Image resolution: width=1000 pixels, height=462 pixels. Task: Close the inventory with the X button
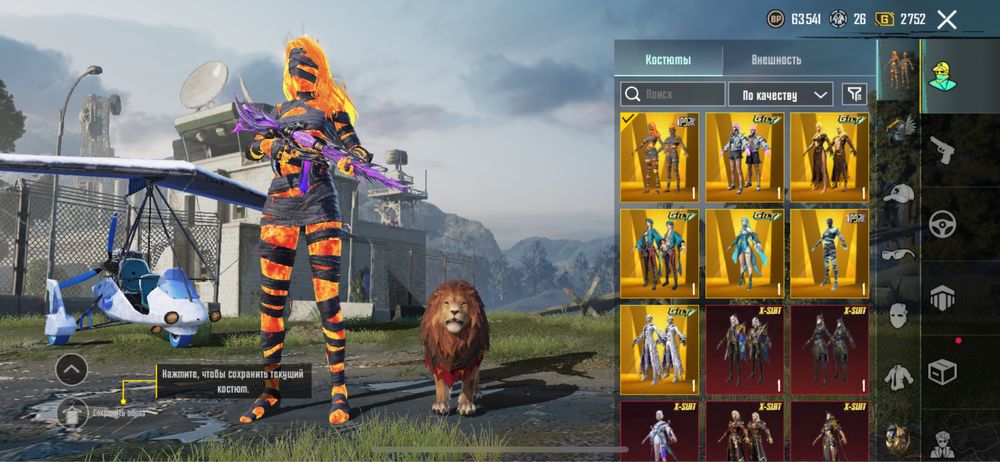(x=947, y=19)
